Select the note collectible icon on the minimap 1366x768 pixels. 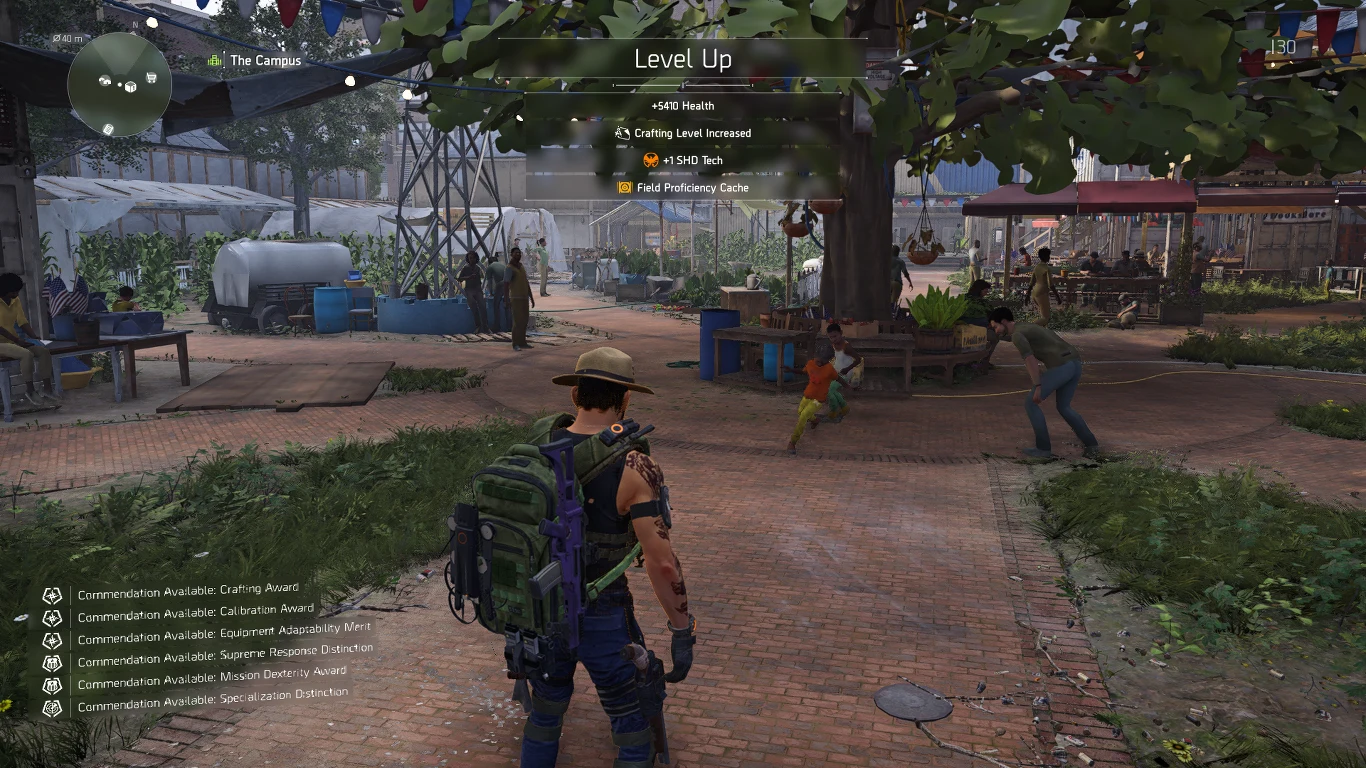click(x=108, y=129)
